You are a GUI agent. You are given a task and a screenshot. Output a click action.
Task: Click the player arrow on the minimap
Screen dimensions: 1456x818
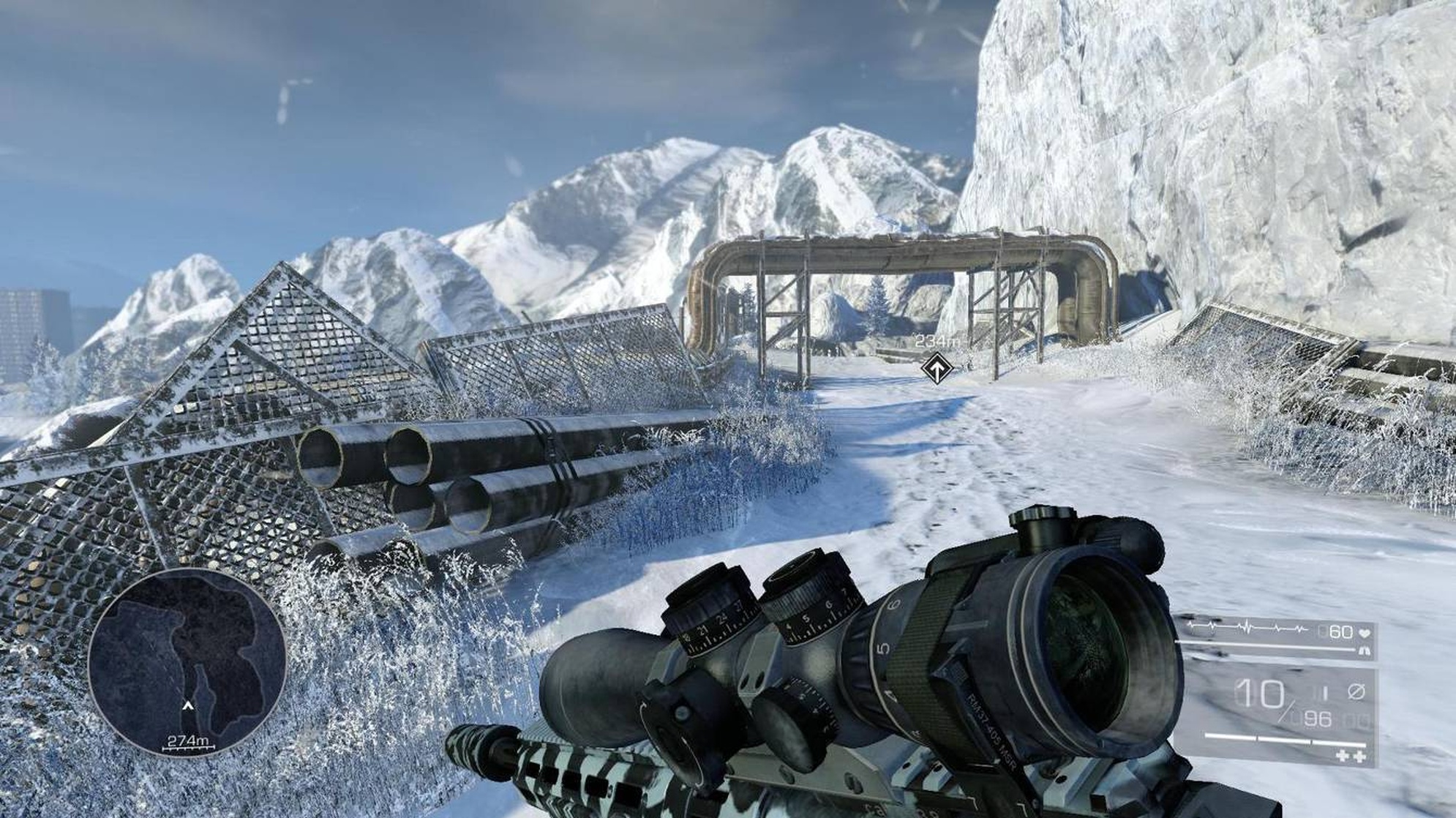(x=188, y=705)
